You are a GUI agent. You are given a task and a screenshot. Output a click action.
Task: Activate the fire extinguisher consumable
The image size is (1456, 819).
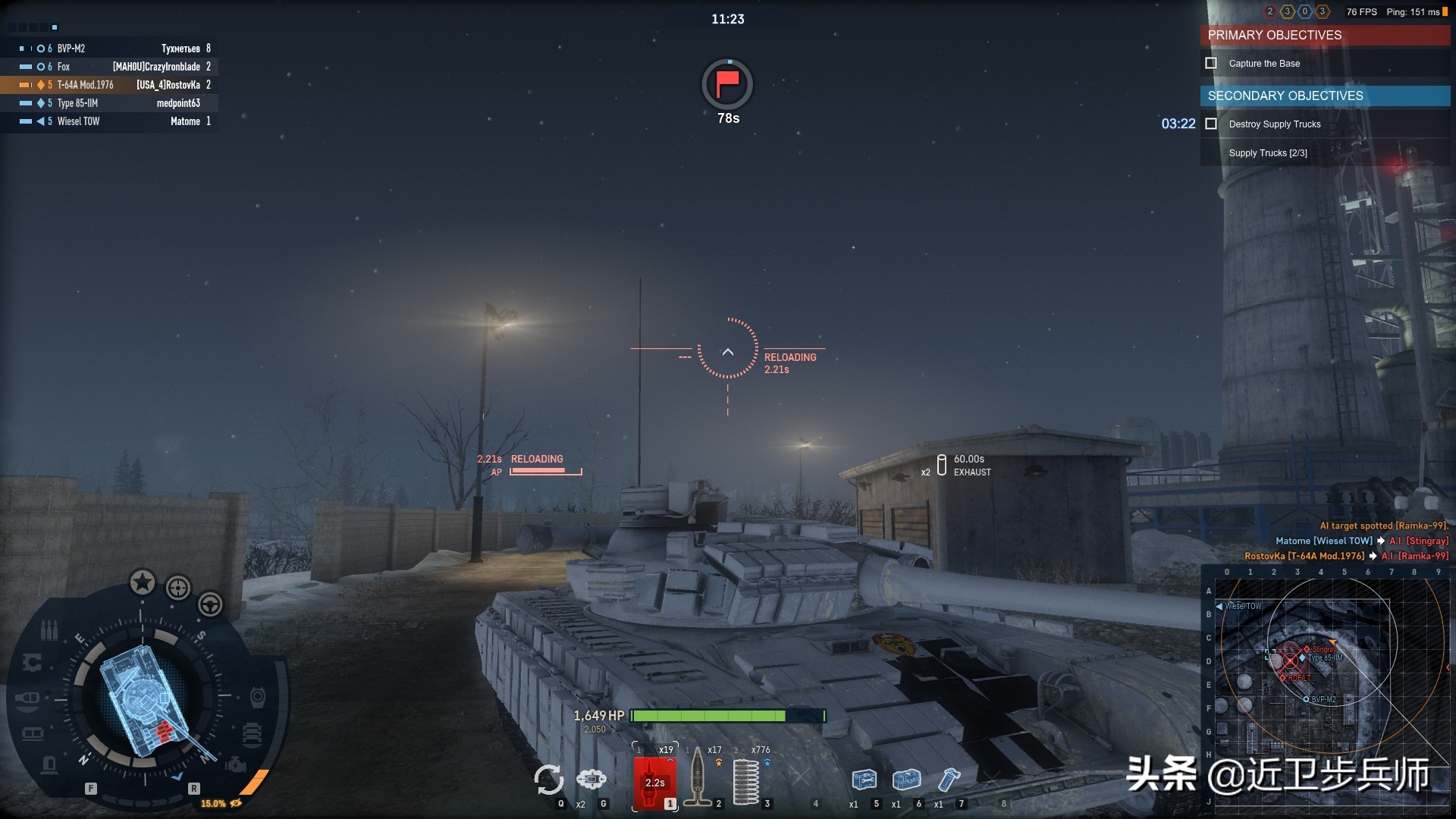pos(949,780)
